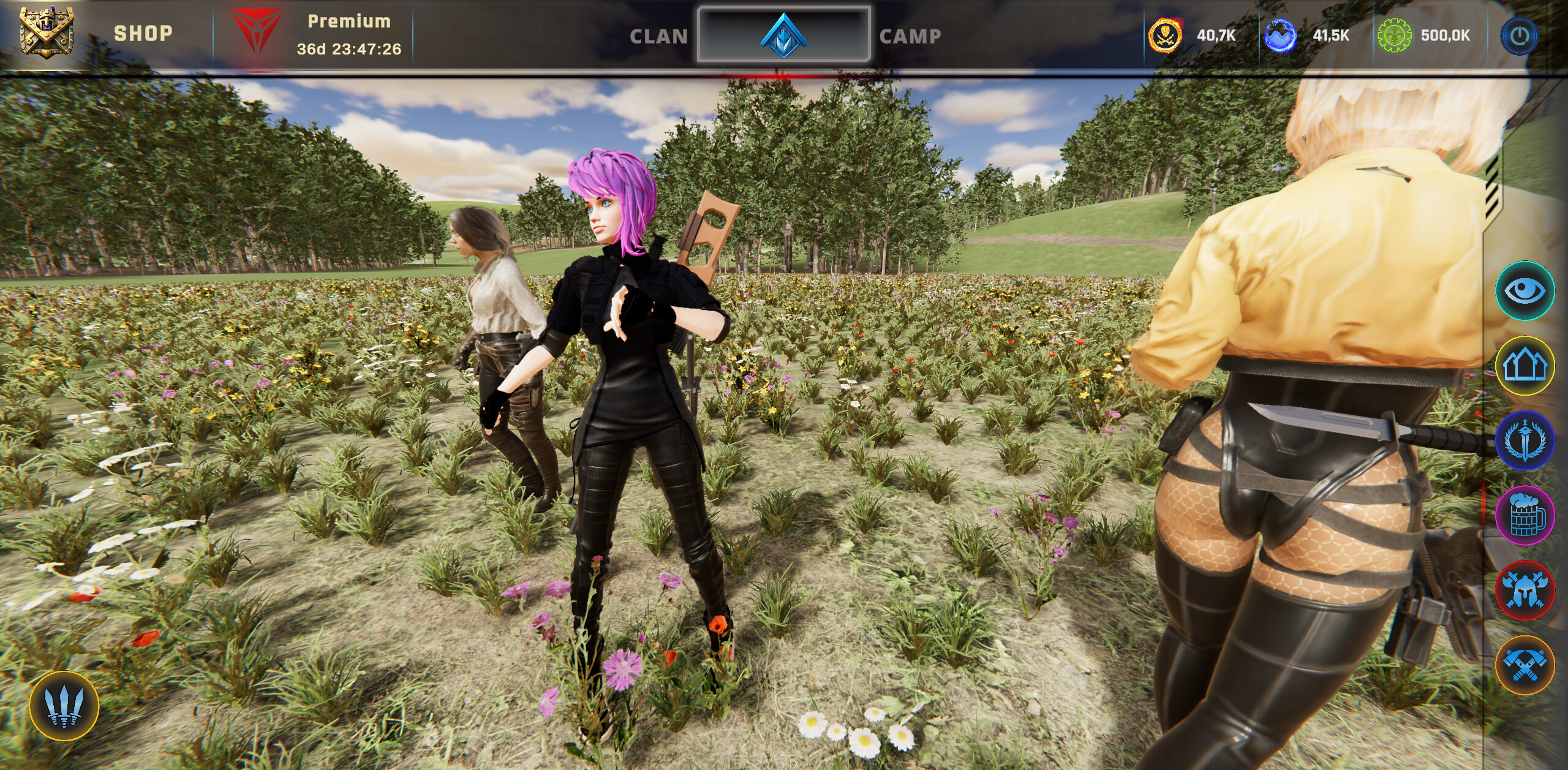This screenshot has height=770, width=1568.
Task: Click the gold coins currency counter
Action: 1167,37
